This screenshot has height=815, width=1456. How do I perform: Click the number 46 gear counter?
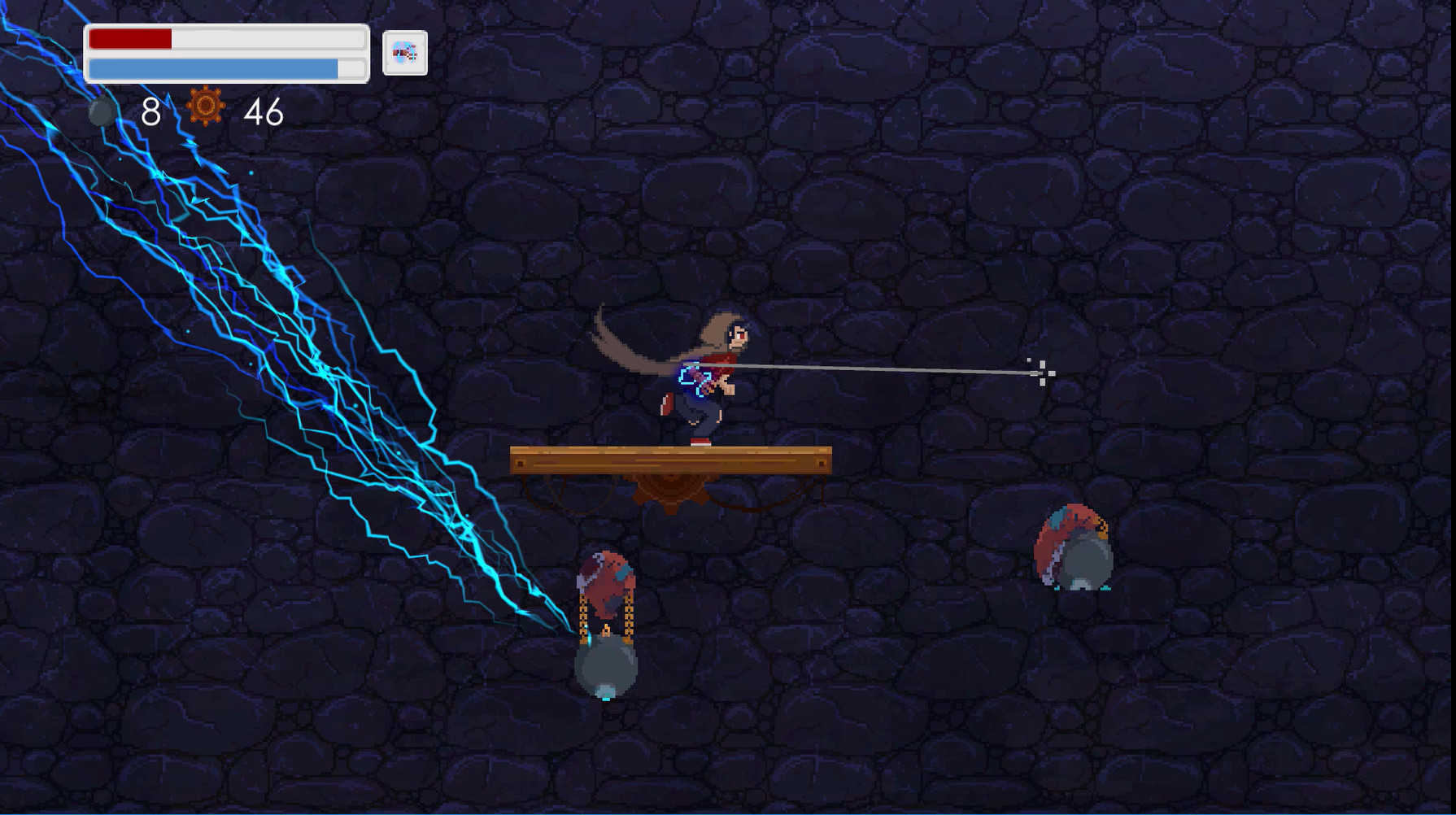(x=262, y=112)
